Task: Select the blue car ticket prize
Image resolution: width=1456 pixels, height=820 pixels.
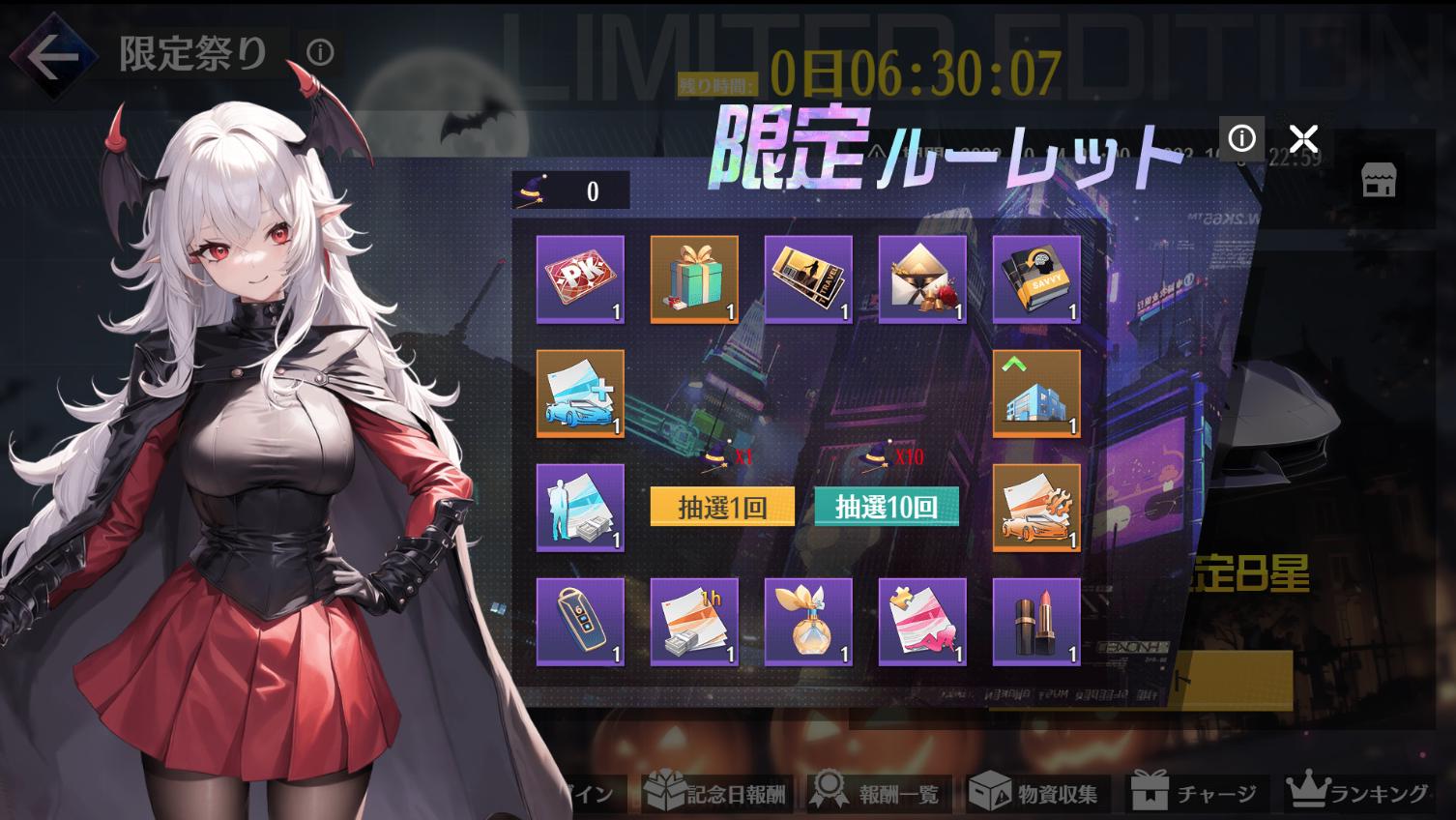Action: (x=578, y=394)
